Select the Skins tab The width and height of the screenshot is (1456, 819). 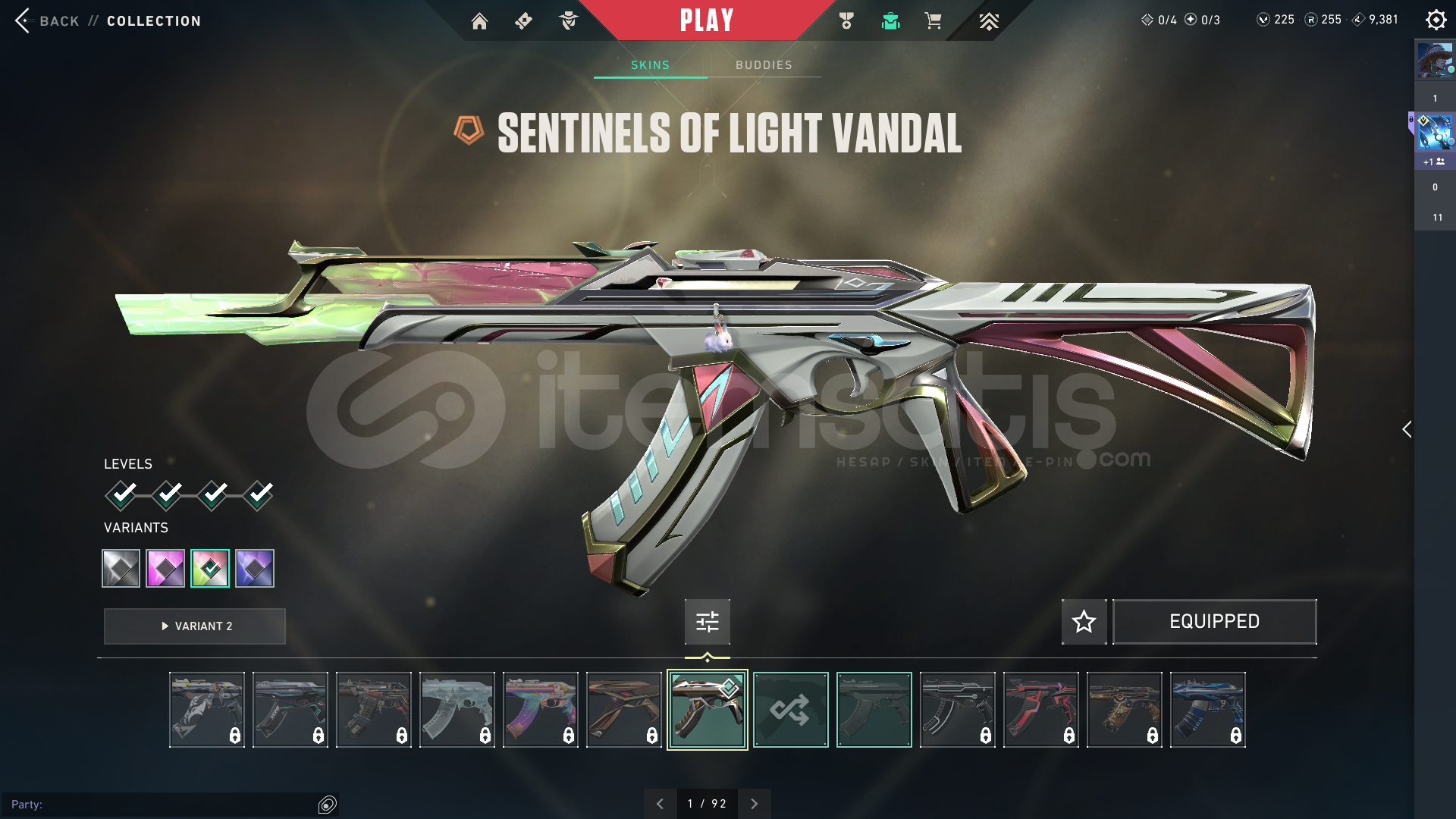[x=650, y=65]
